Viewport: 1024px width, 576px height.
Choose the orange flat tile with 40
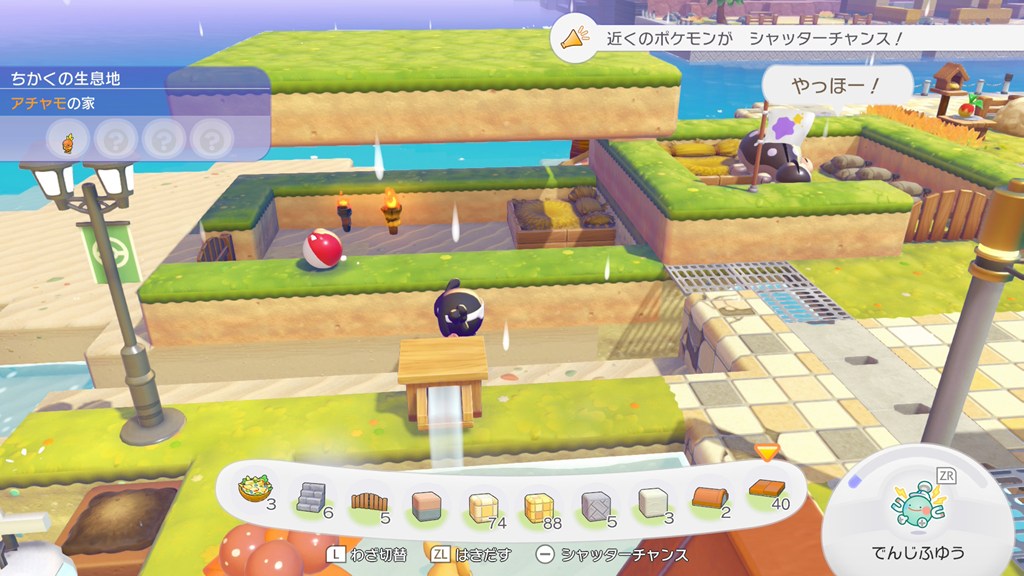pyautogui.click(x=766, y=491)
